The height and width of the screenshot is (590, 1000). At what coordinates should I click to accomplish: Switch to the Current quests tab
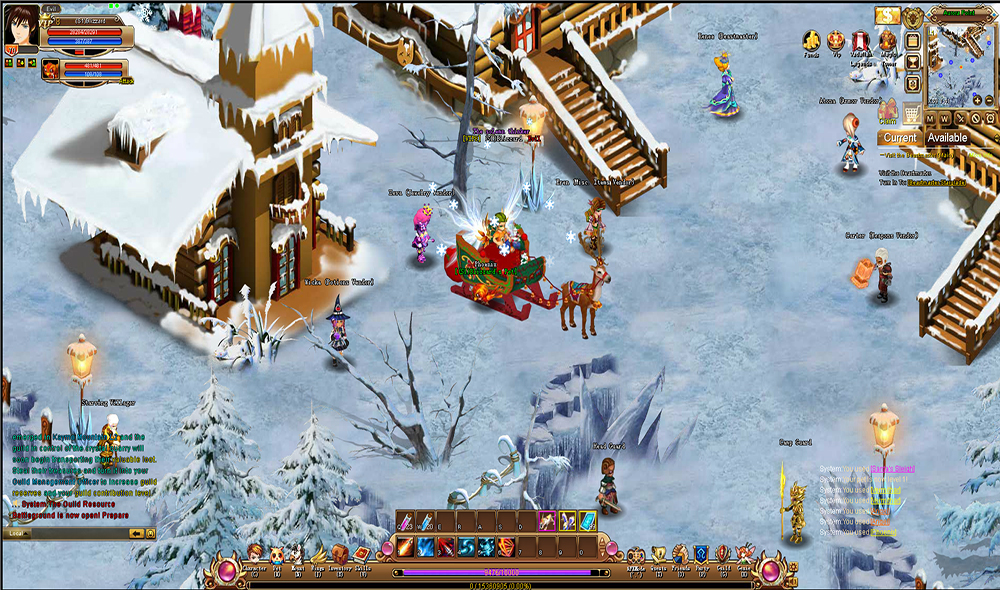899,138
